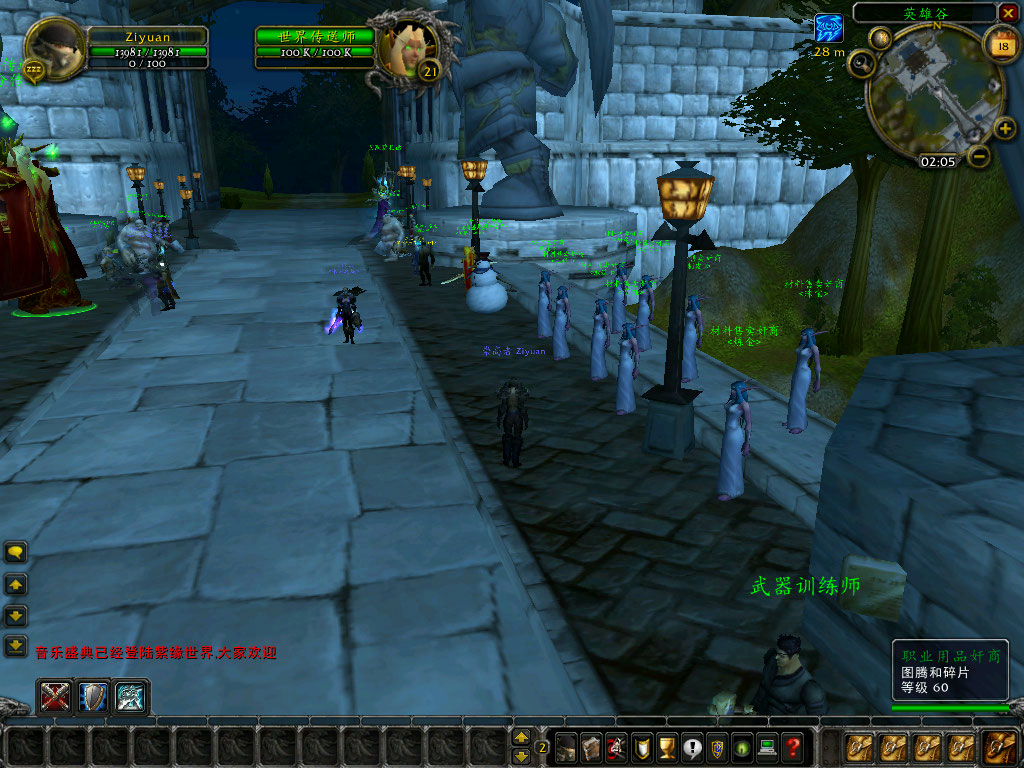Zoom out the minimap with minus button

tap(979, 156)
